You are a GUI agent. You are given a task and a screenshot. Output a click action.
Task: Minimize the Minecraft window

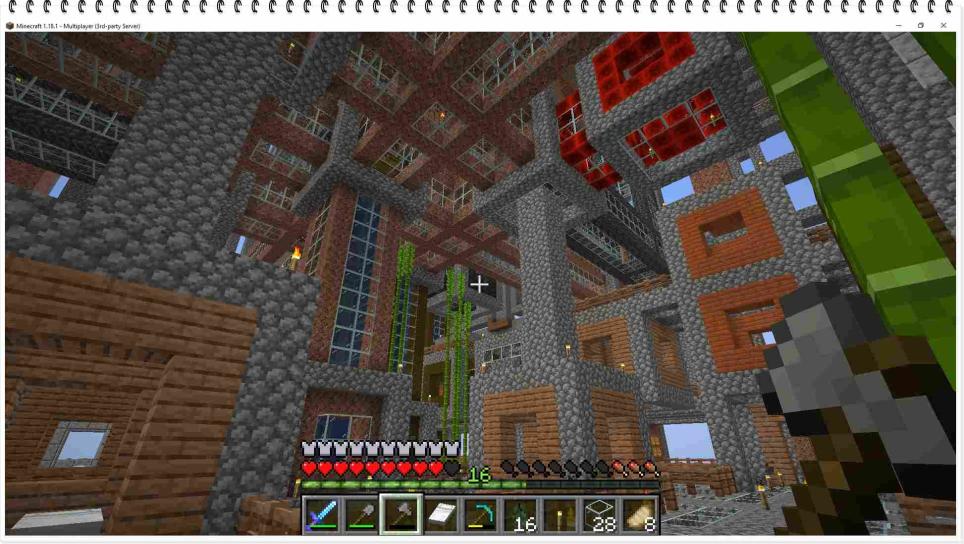(x=898, y=25)
